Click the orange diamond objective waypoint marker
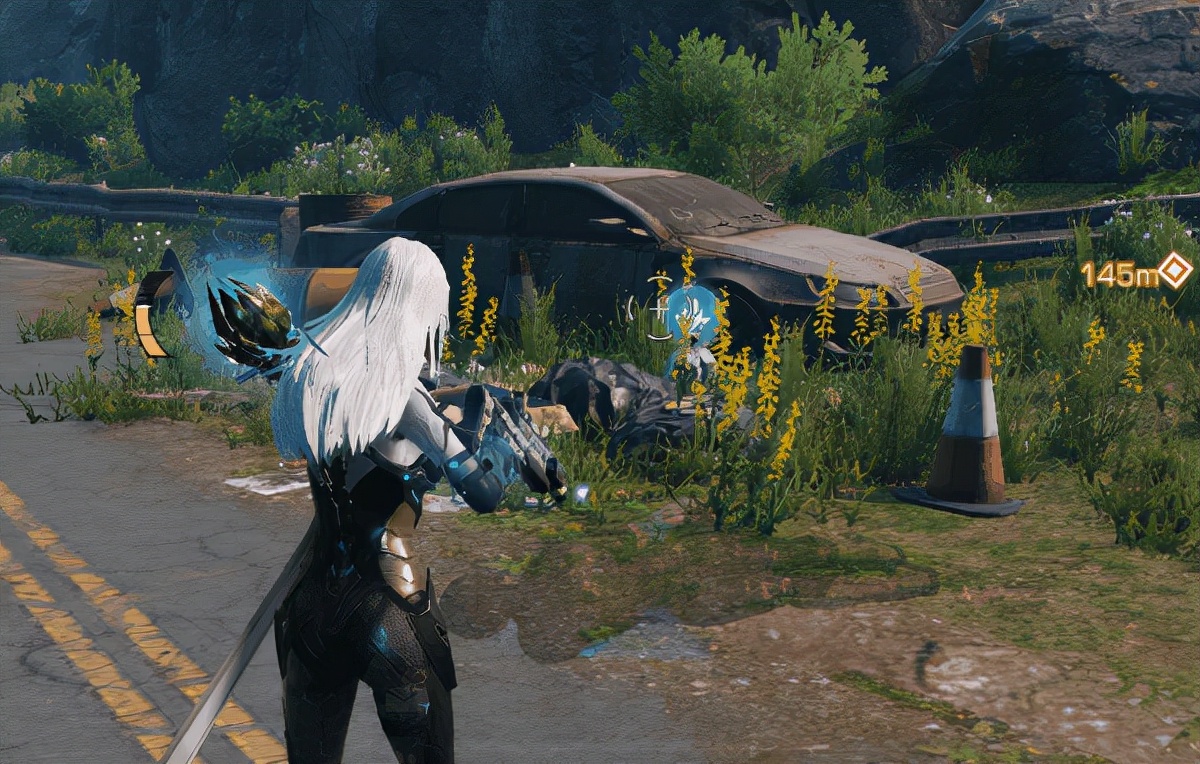Image resolution: width=1200 pixels, height=764 pixels. (1175, 270)
